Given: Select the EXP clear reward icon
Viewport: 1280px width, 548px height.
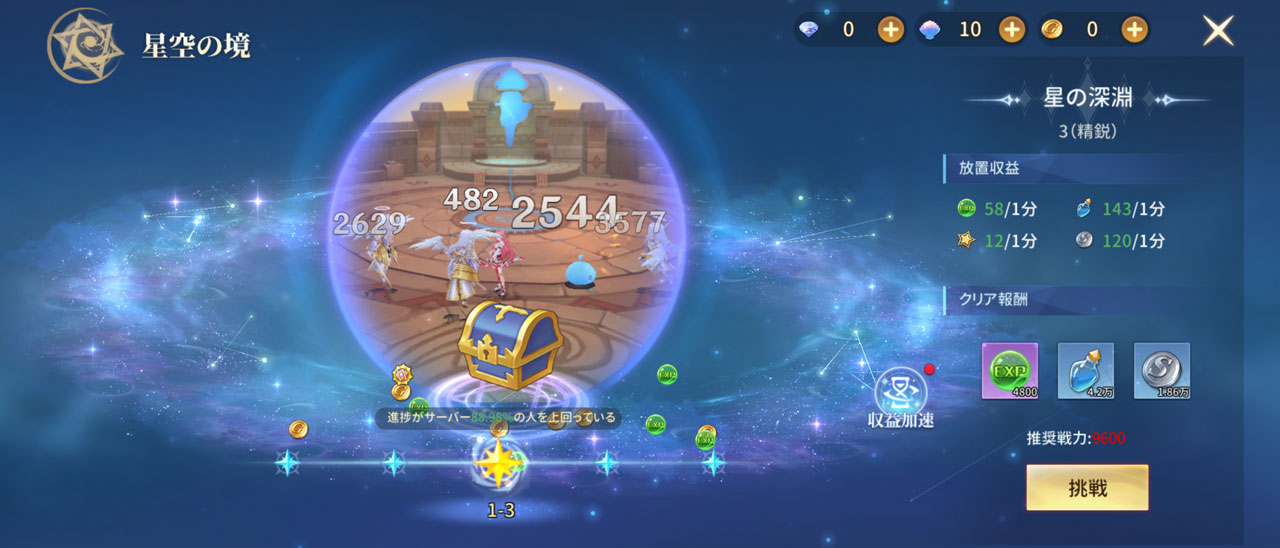Looking at the screenshot, I should [1010, 371].
